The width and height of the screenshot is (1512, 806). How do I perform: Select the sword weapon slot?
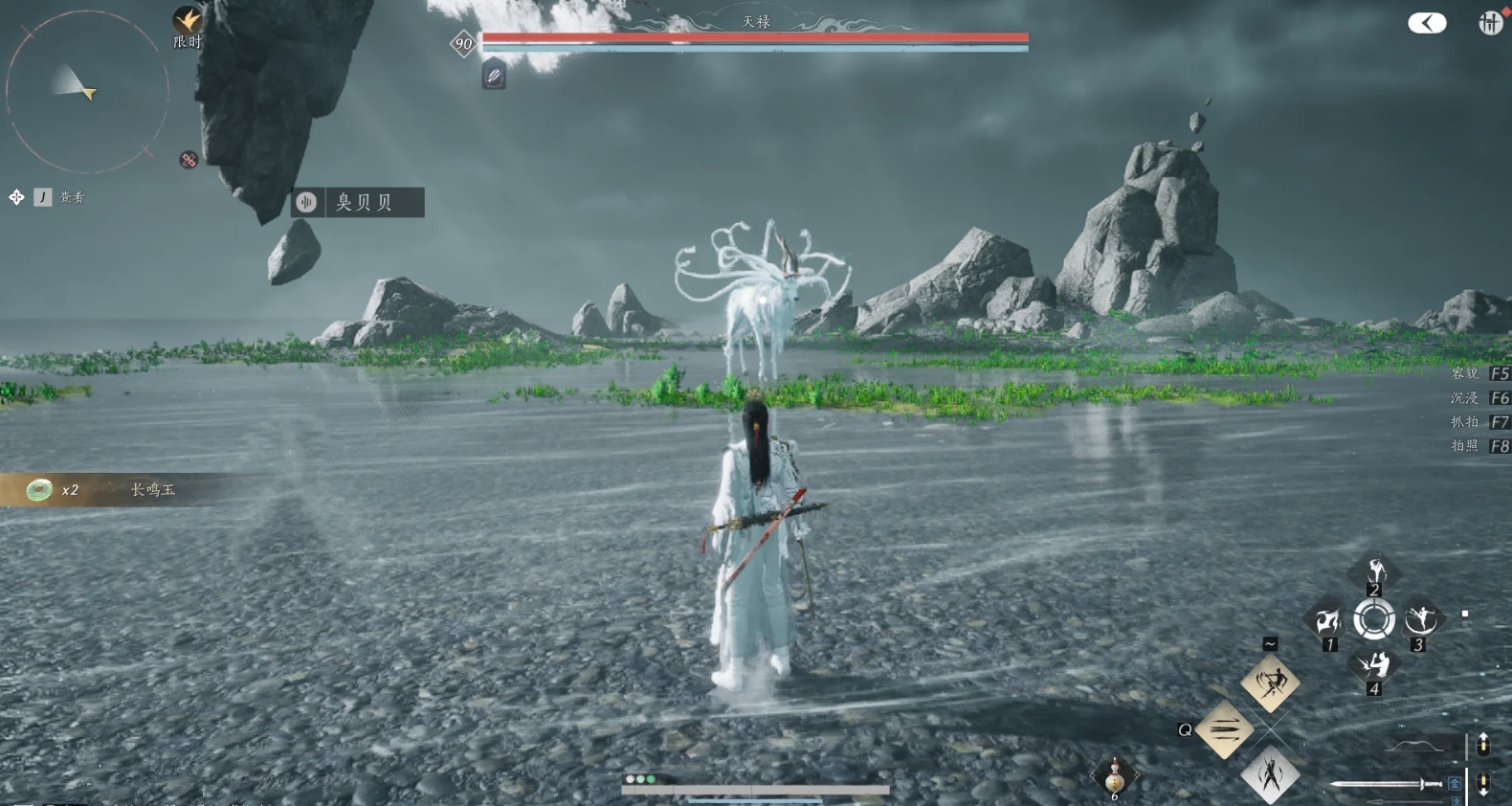pyautogui.click(x=1388, y=784)
